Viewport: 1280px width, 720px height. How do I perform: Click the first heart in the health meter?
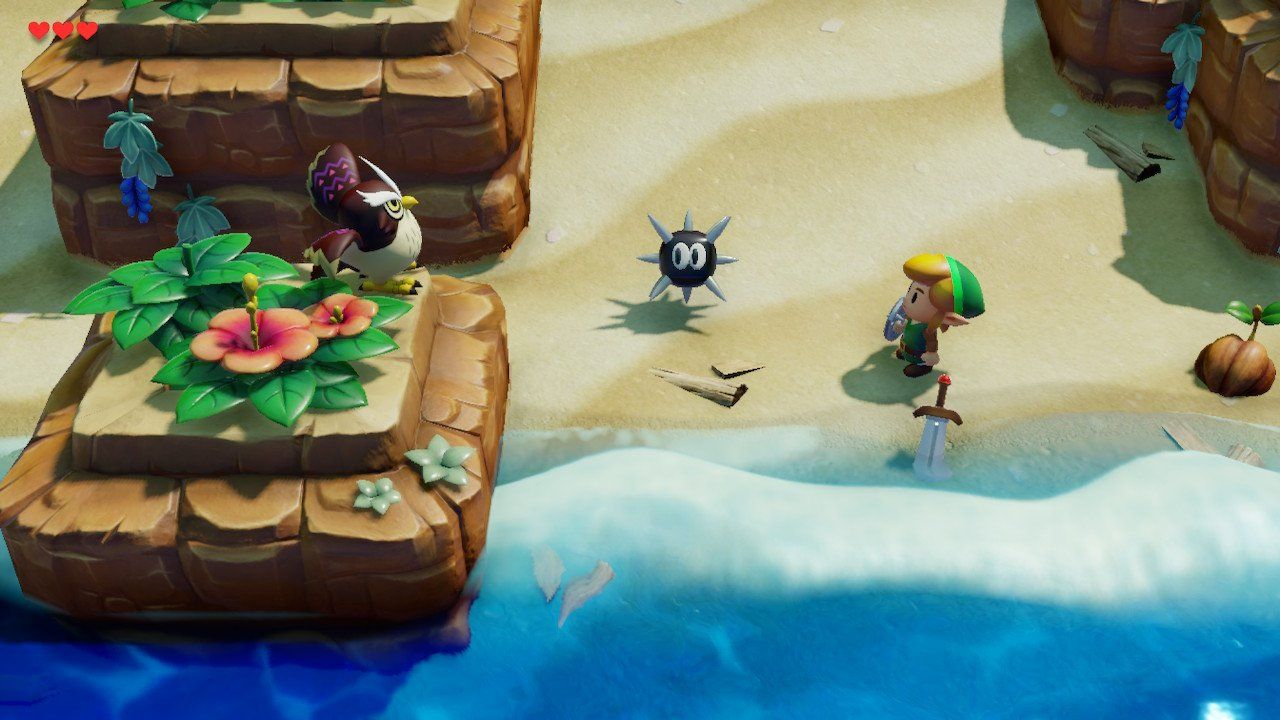38,30
